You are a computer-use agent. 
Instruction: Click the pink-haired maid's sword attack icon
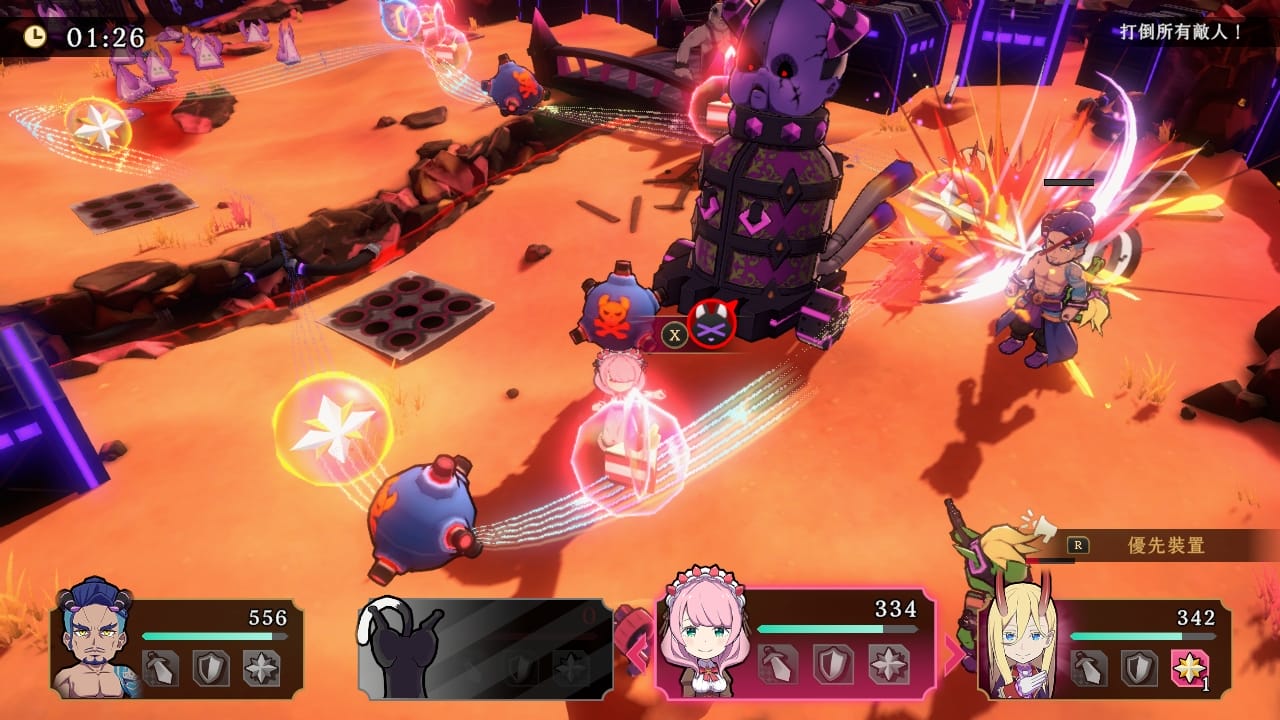(777, 665)
